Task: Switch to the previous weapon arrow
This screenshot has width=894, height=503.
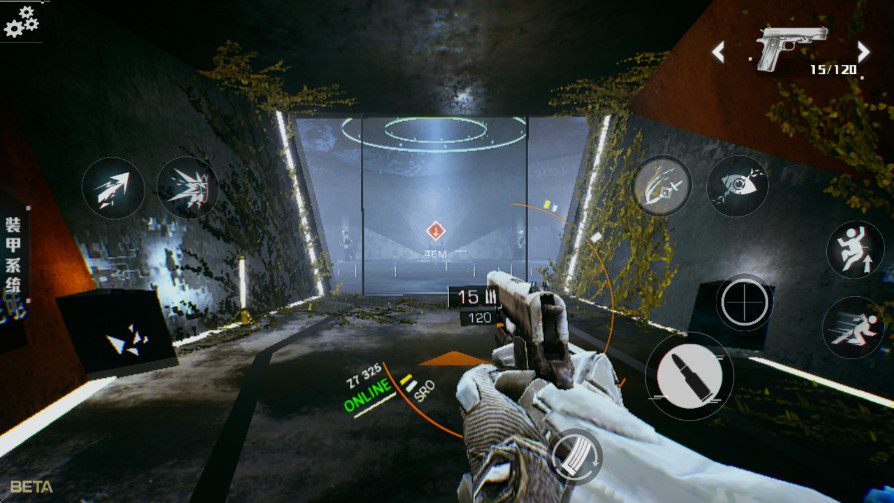Action: coord(718,51)
